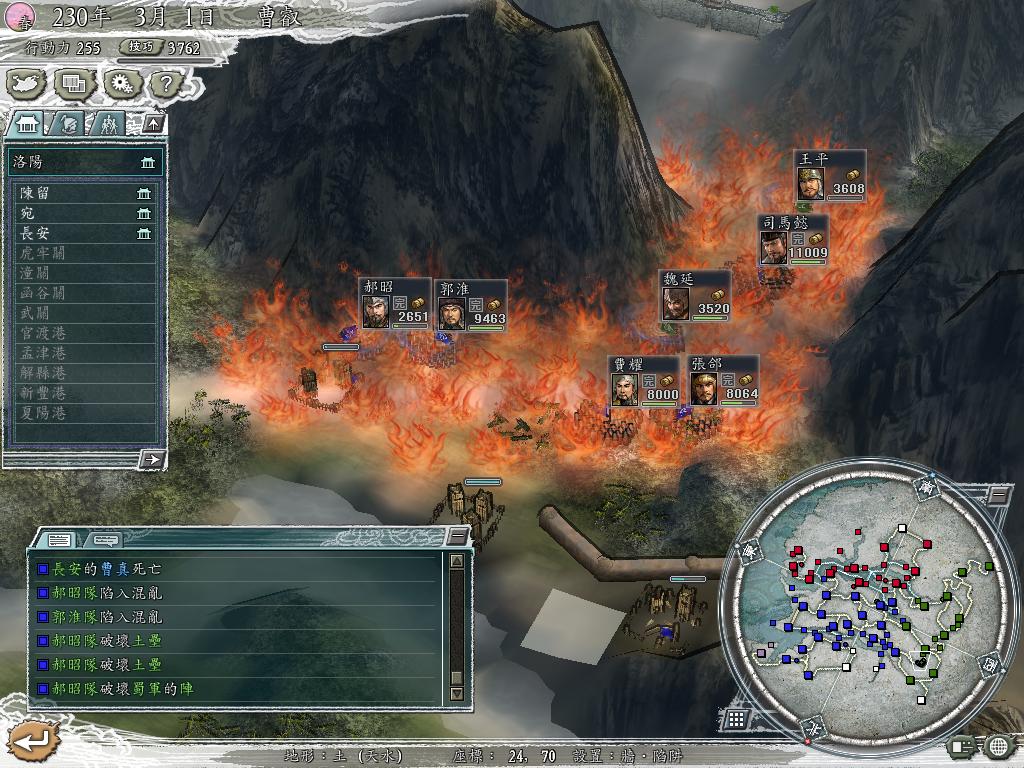Switch to the city building tab
This screenshot has height=768, width=1024.
click(x=28, y=124)
